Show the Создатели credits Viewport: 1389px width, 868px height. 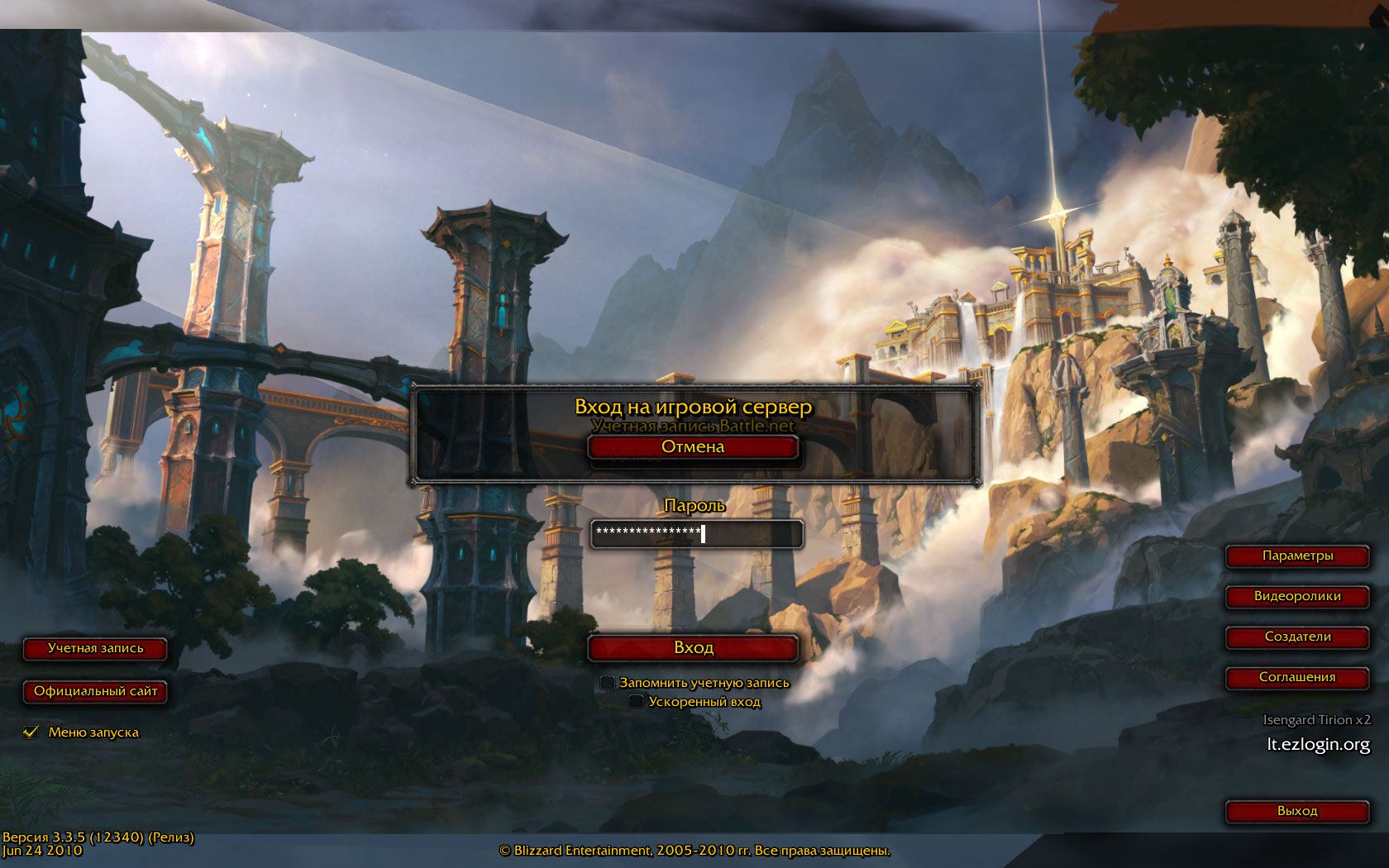point(1296,637)
